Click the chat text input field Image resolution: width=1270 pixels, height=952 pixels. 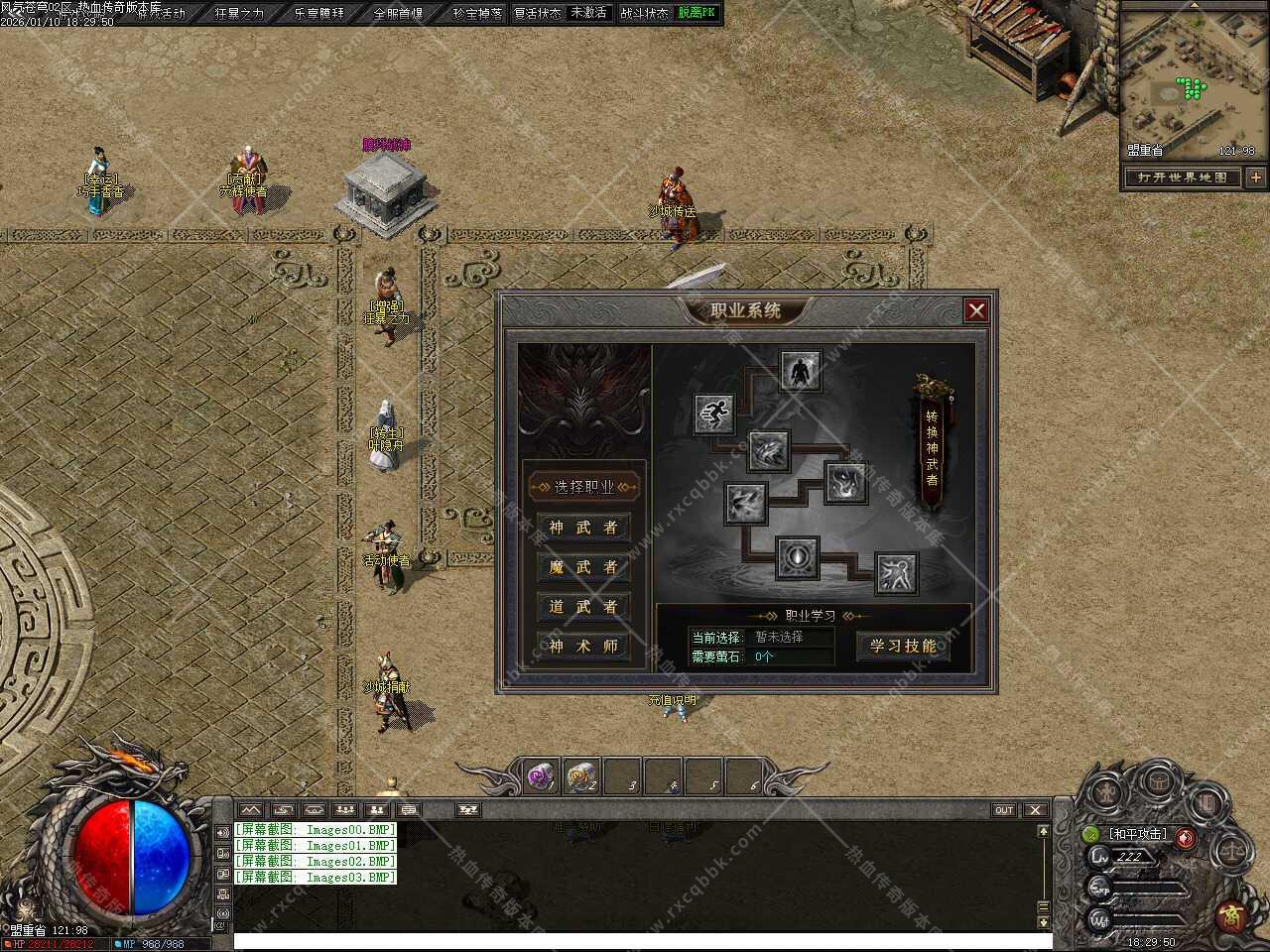coord(635,941)
